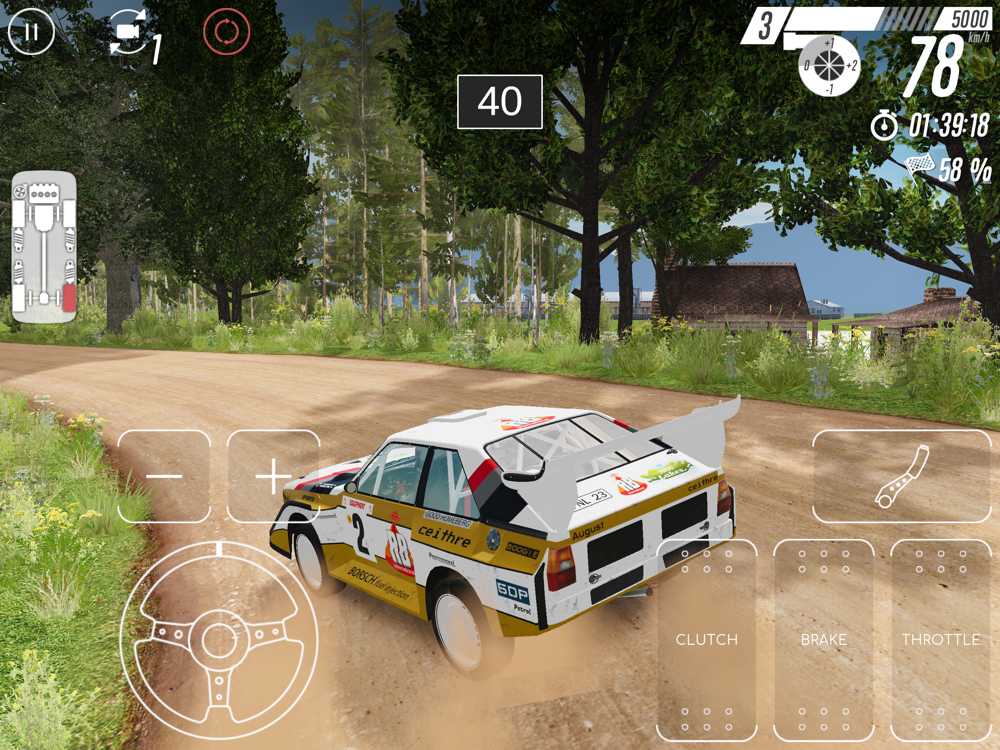
Task: Switch the camera view
Action: [130, 34]
